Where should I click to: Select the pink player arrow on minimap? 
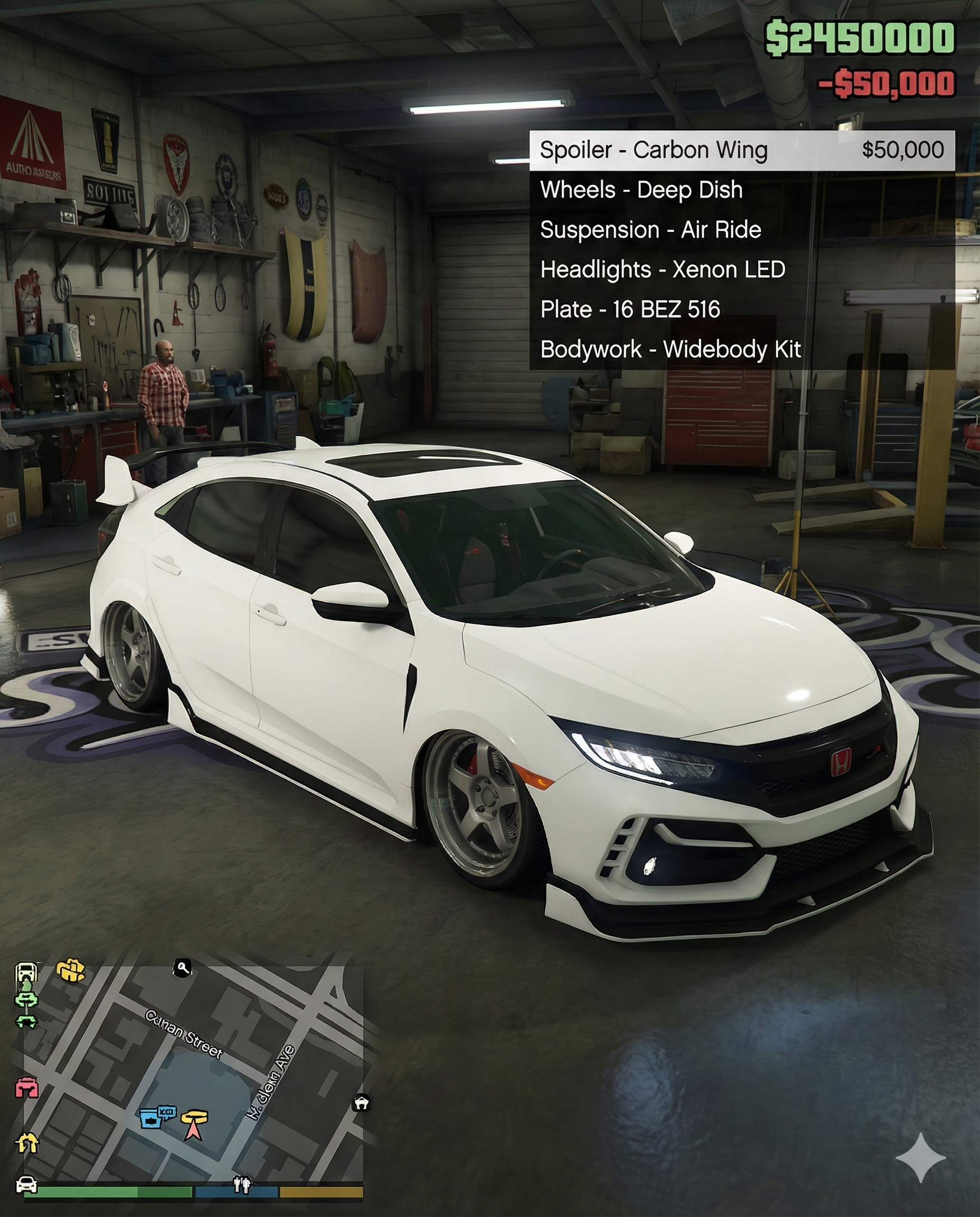click(x=194, y=1129)
